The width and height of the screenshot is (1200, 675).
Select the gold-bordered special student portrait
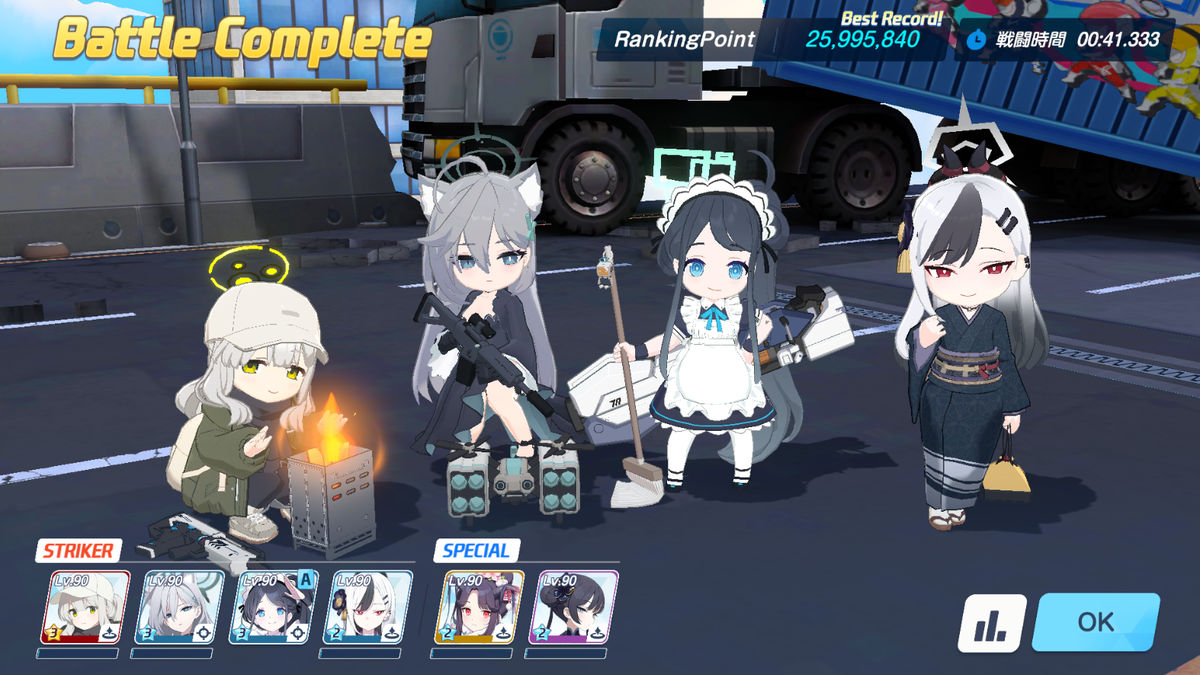coord(479,606)
